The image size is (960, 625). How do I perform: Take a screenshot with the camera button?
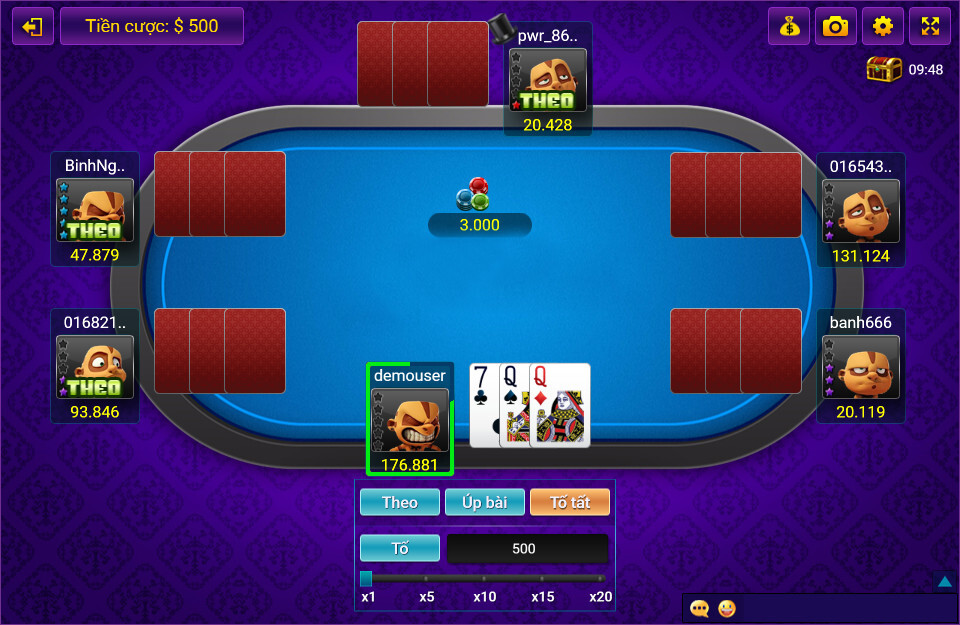(835, 27)
